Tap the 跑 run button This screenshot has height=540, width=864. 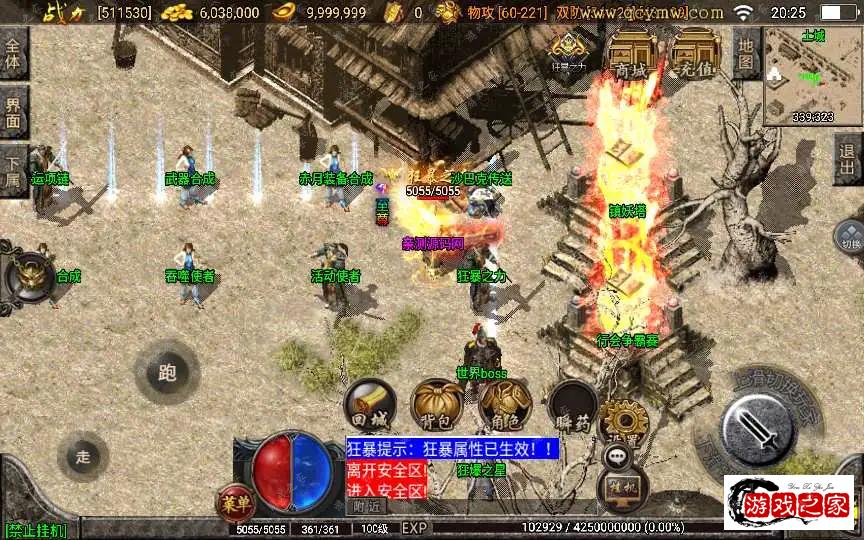(167, 372)
